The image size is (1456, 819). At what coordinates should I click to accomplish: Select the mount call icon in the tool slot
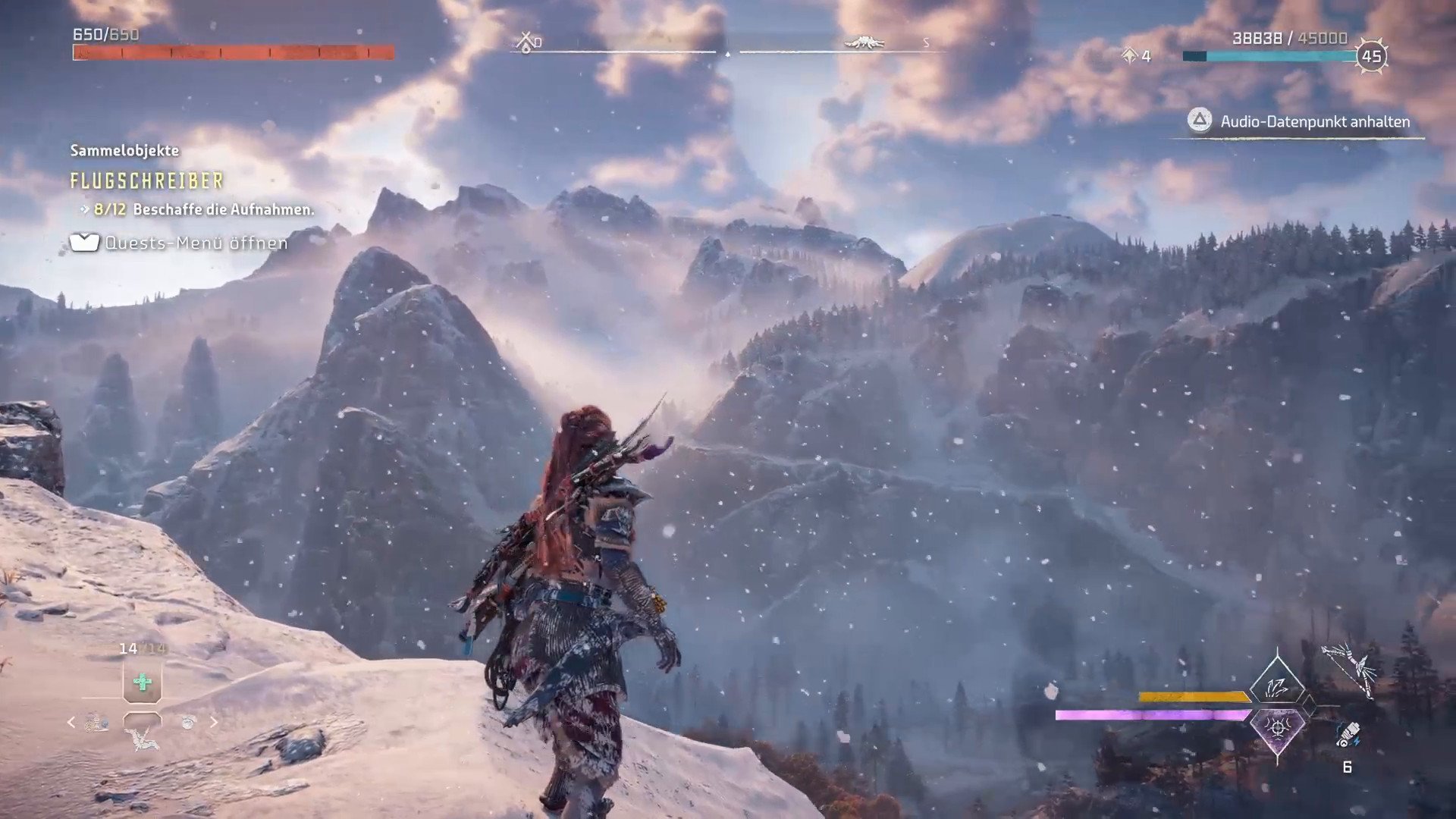142,735
